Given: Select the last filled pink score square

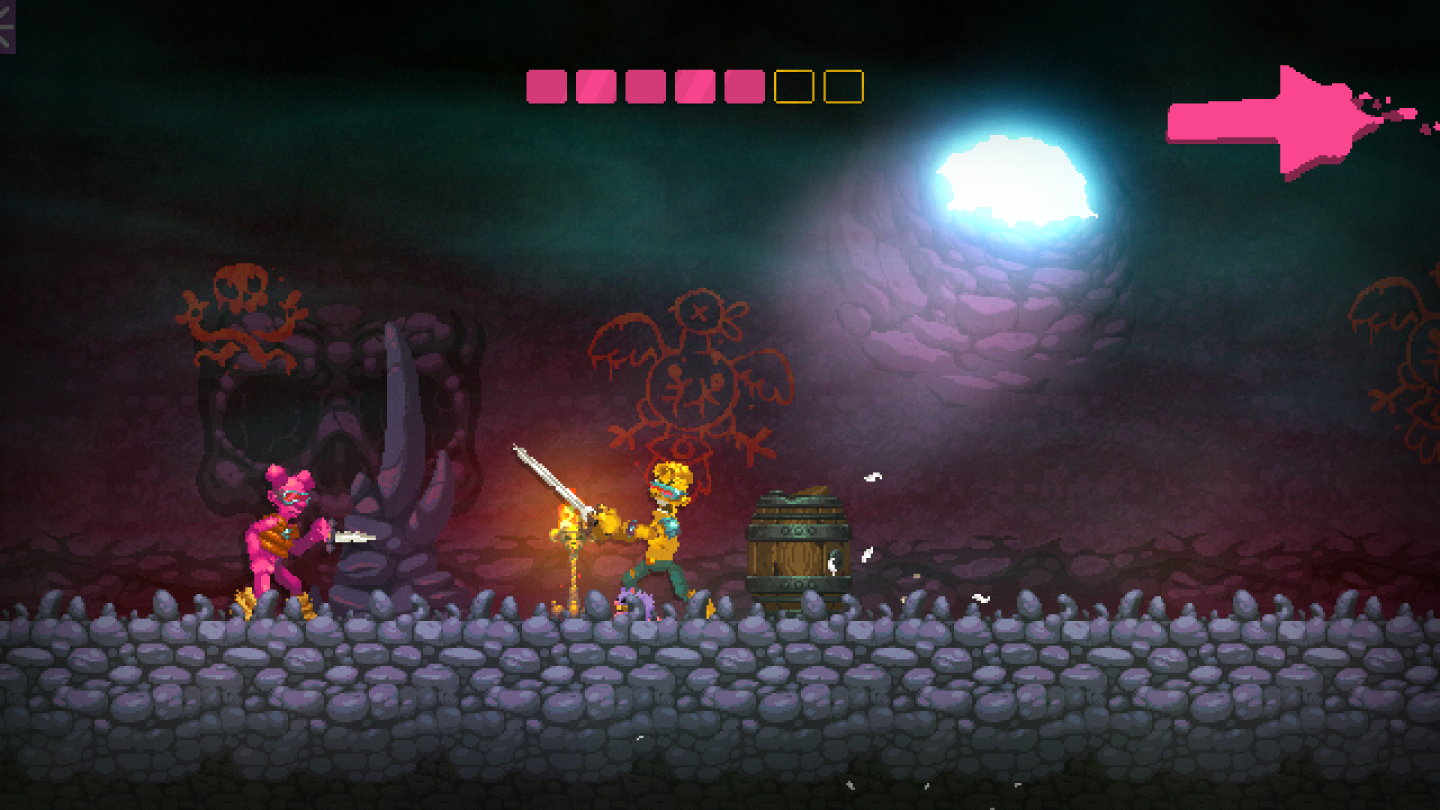Looking at the screenshot, I should pos(744,86).
